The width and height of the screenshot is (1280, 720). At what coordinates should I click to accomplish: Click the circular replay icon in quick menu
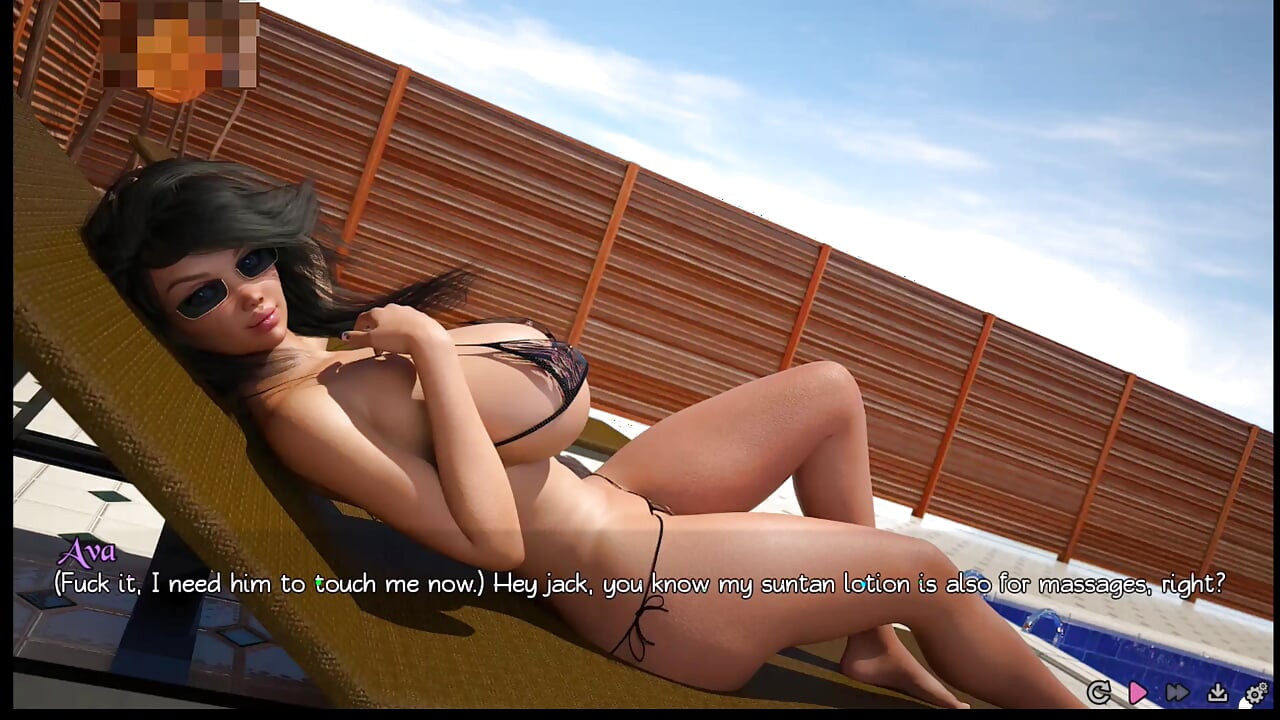point(1100,692)
